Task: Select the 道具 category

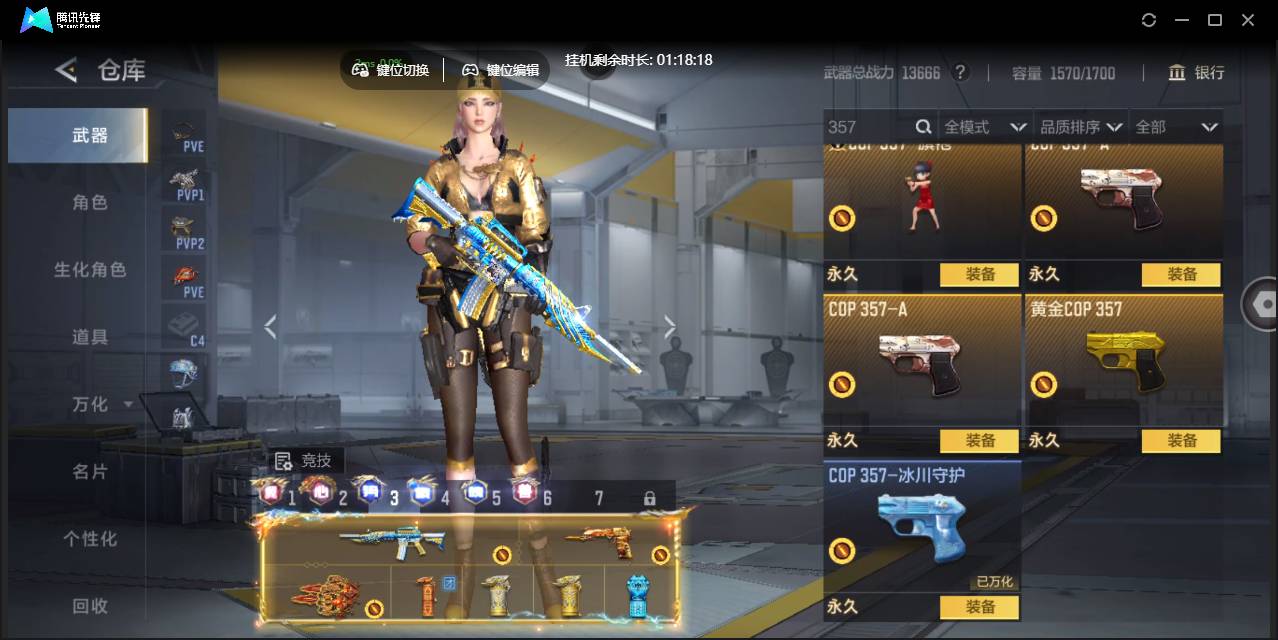Action: tap(89, 337)
